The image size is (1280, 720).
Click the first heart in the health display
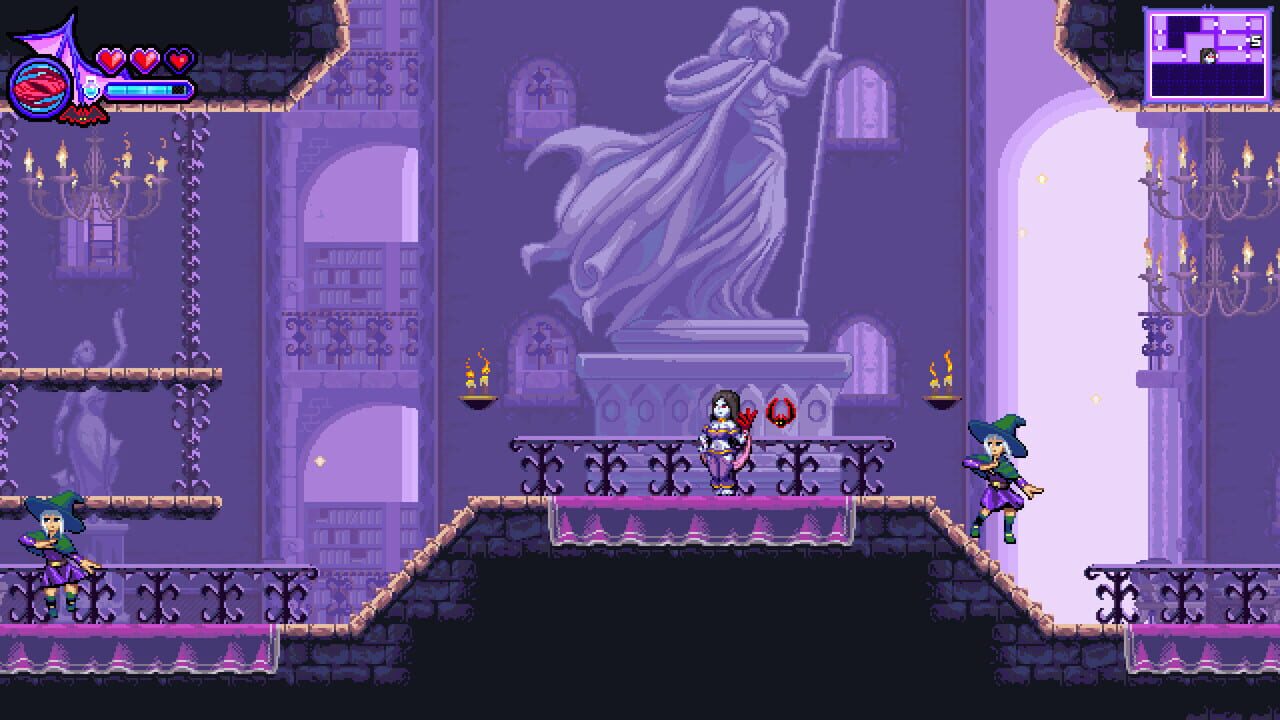coord(111,60)
